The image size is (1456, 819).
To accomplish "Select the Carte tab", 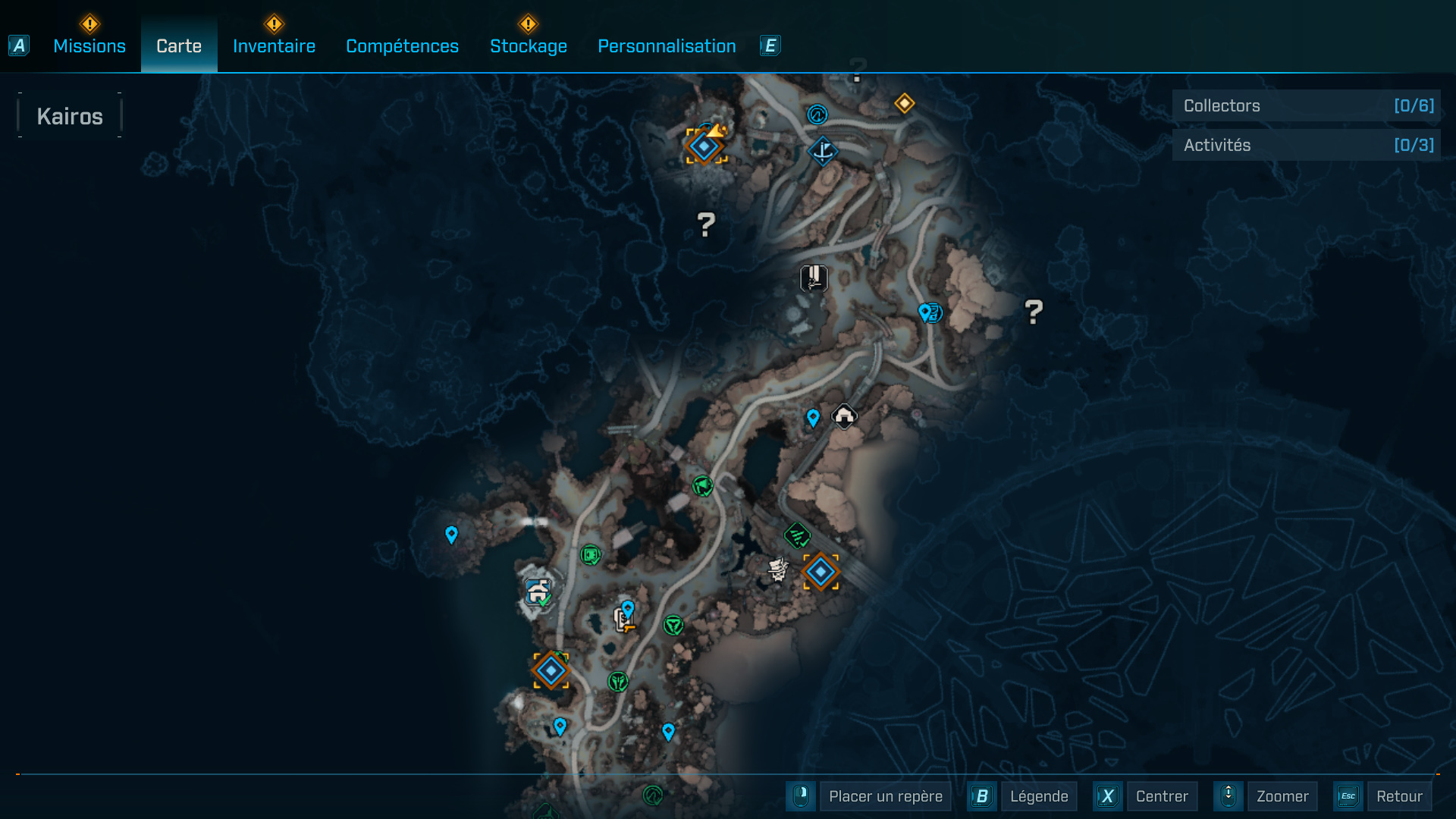I will pos(179,46).
